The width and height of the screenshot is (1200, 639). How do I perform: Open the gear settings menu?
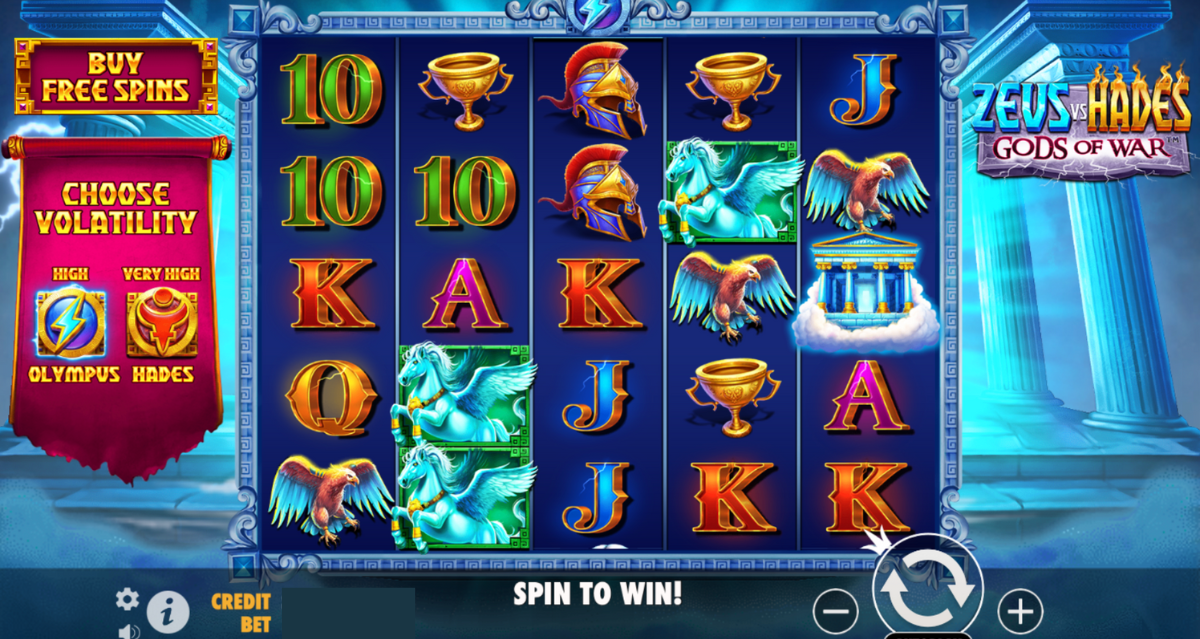[x=127, y=598]
